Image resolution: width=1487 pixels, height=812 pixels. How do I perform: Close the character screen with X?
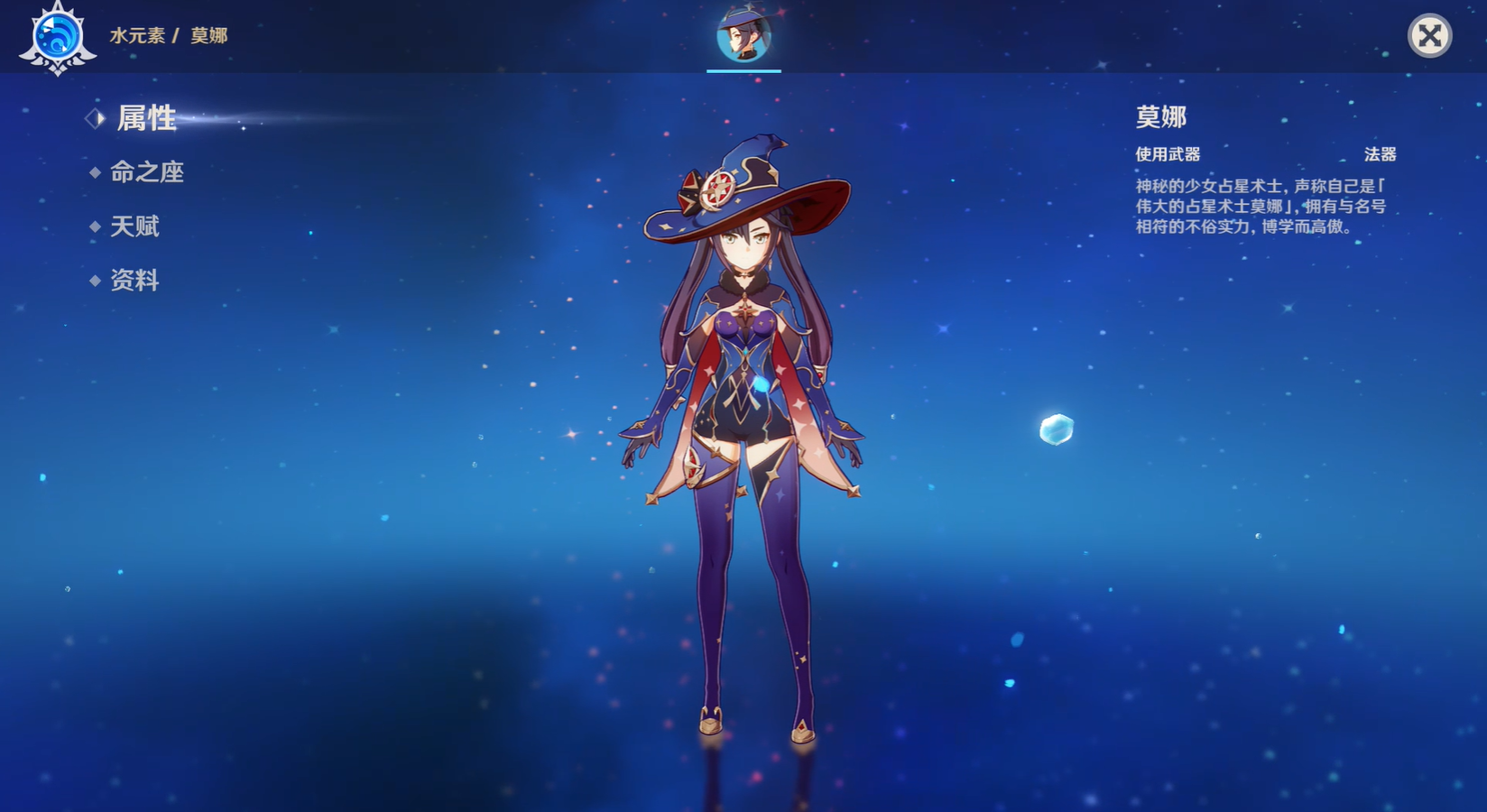pyautogui.click(x=1429, y=36)
